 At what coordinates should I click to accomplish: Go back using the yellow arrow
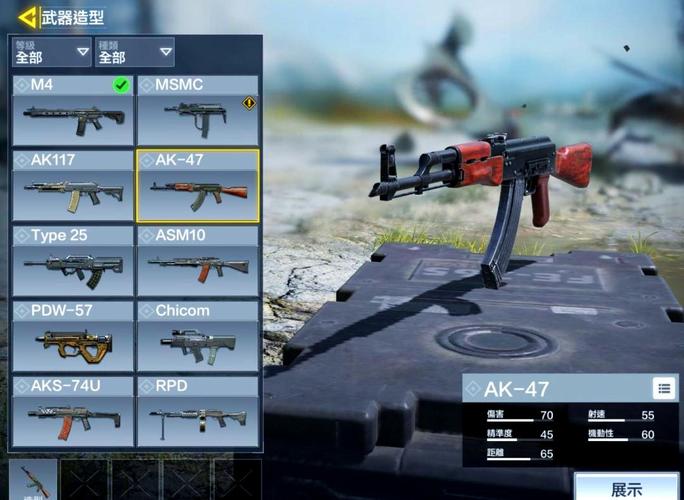(27, 17)
